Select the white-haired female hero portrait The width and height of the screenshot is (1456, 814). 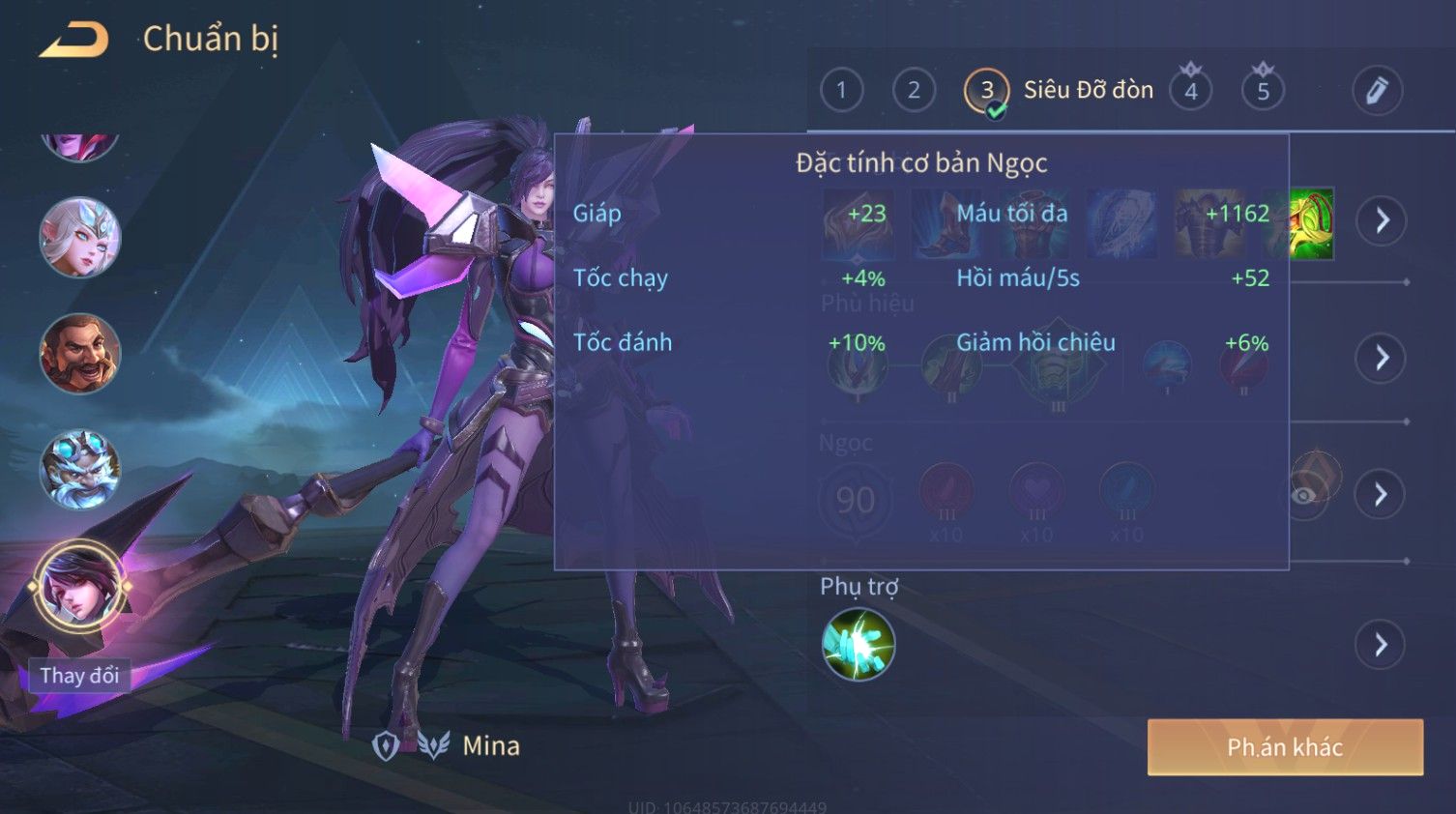pyautogui.click(x=80, y=238)
